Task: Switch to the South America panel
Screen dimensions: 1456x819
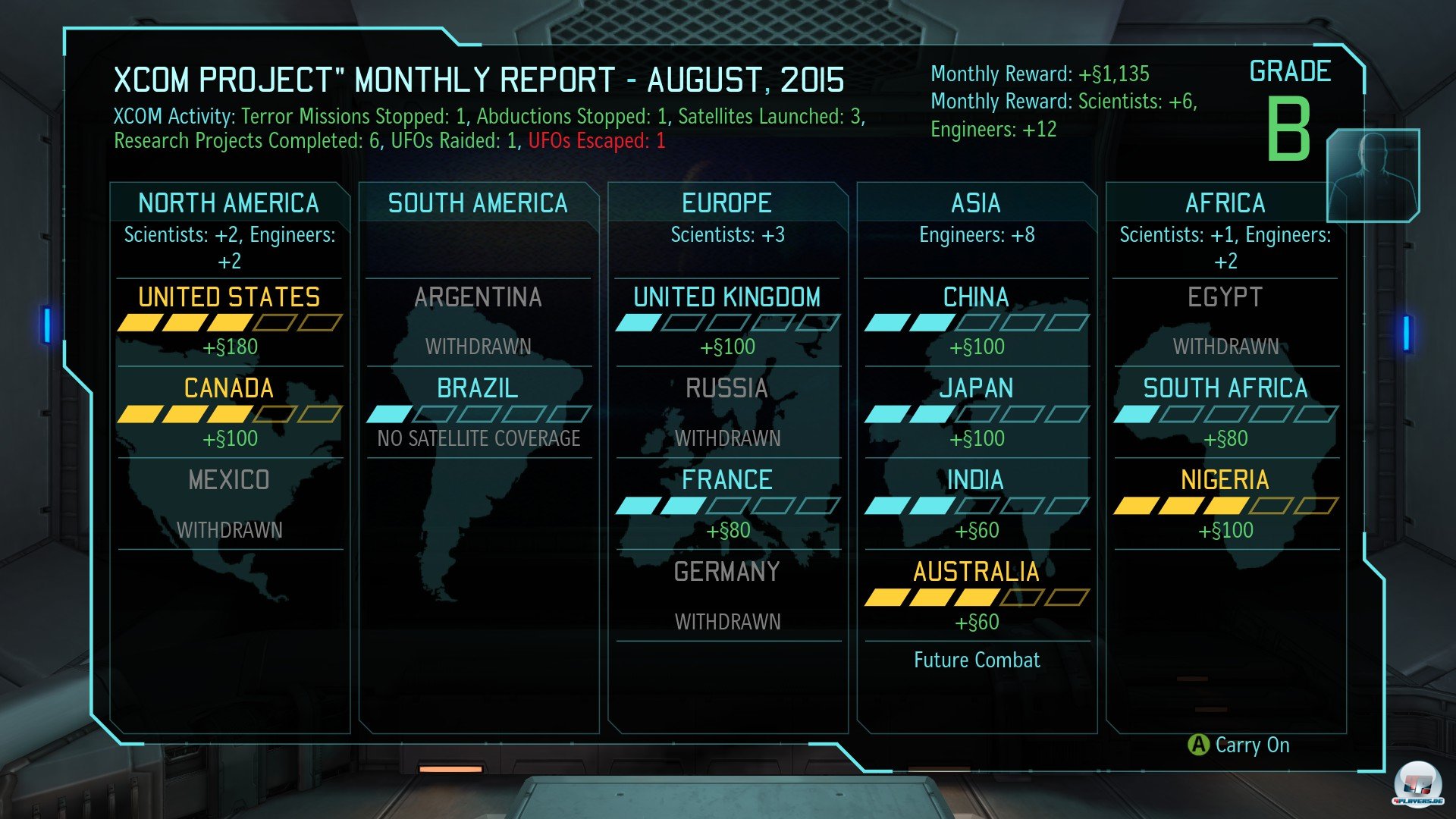Action: (477, 202)
